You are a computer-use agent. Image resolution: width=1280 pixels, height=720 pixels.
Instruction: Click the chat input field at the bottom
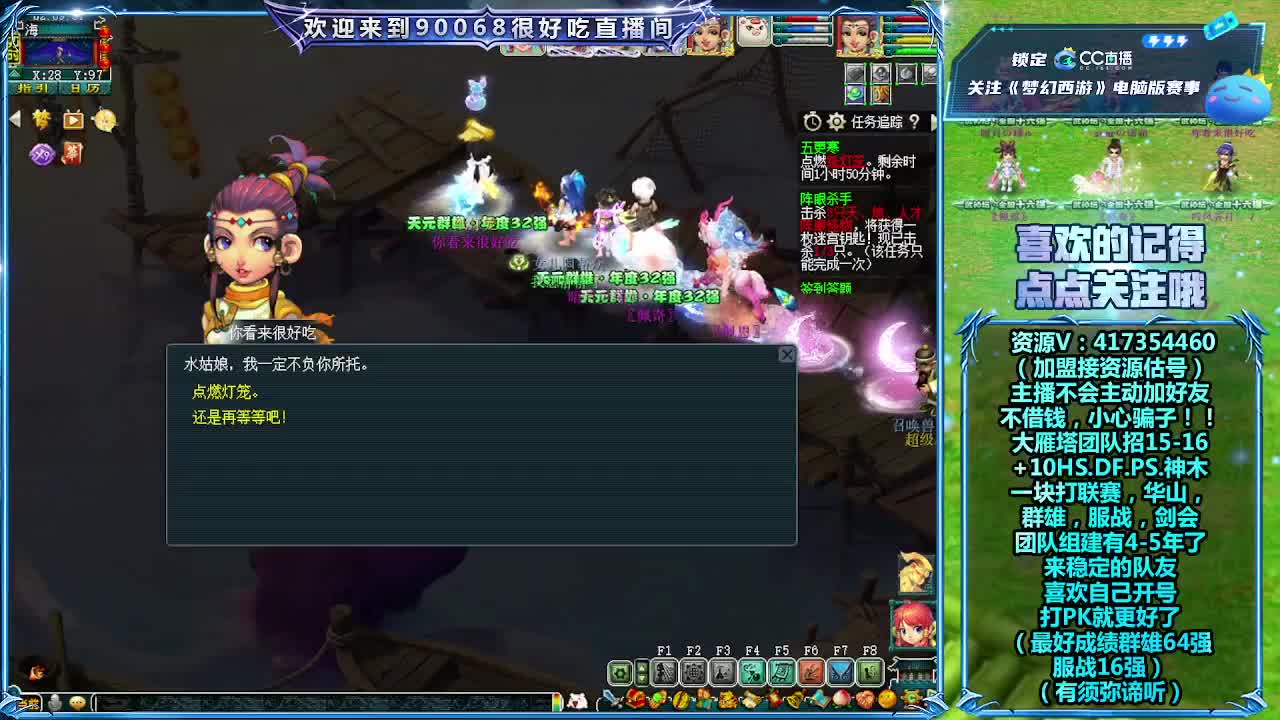pyautogui.click(x=250, y=703)
